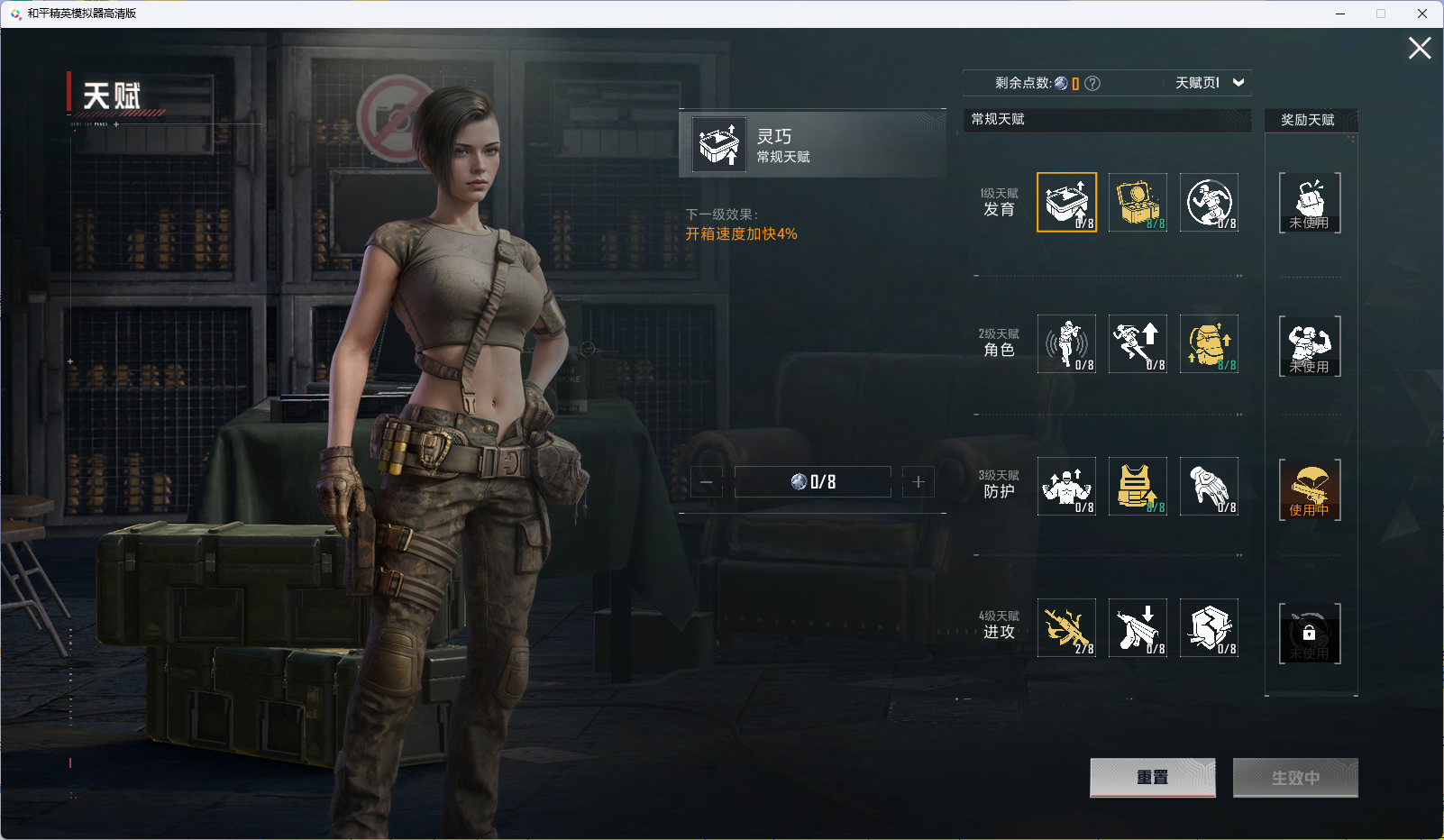
Task: Select the soldier with sound waves talent
Action: coord(1066,343)
